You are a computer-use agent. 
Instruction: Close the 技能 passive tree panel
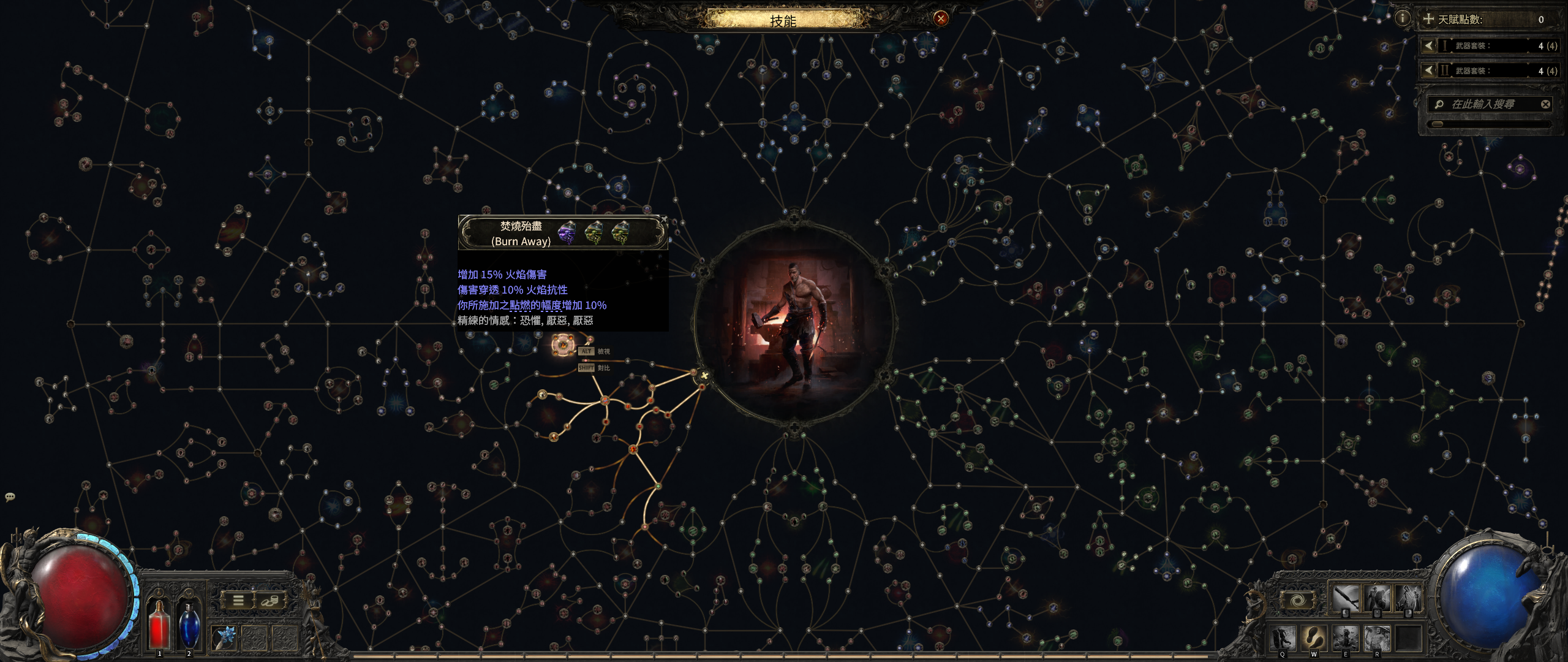(x=941, y=18)
